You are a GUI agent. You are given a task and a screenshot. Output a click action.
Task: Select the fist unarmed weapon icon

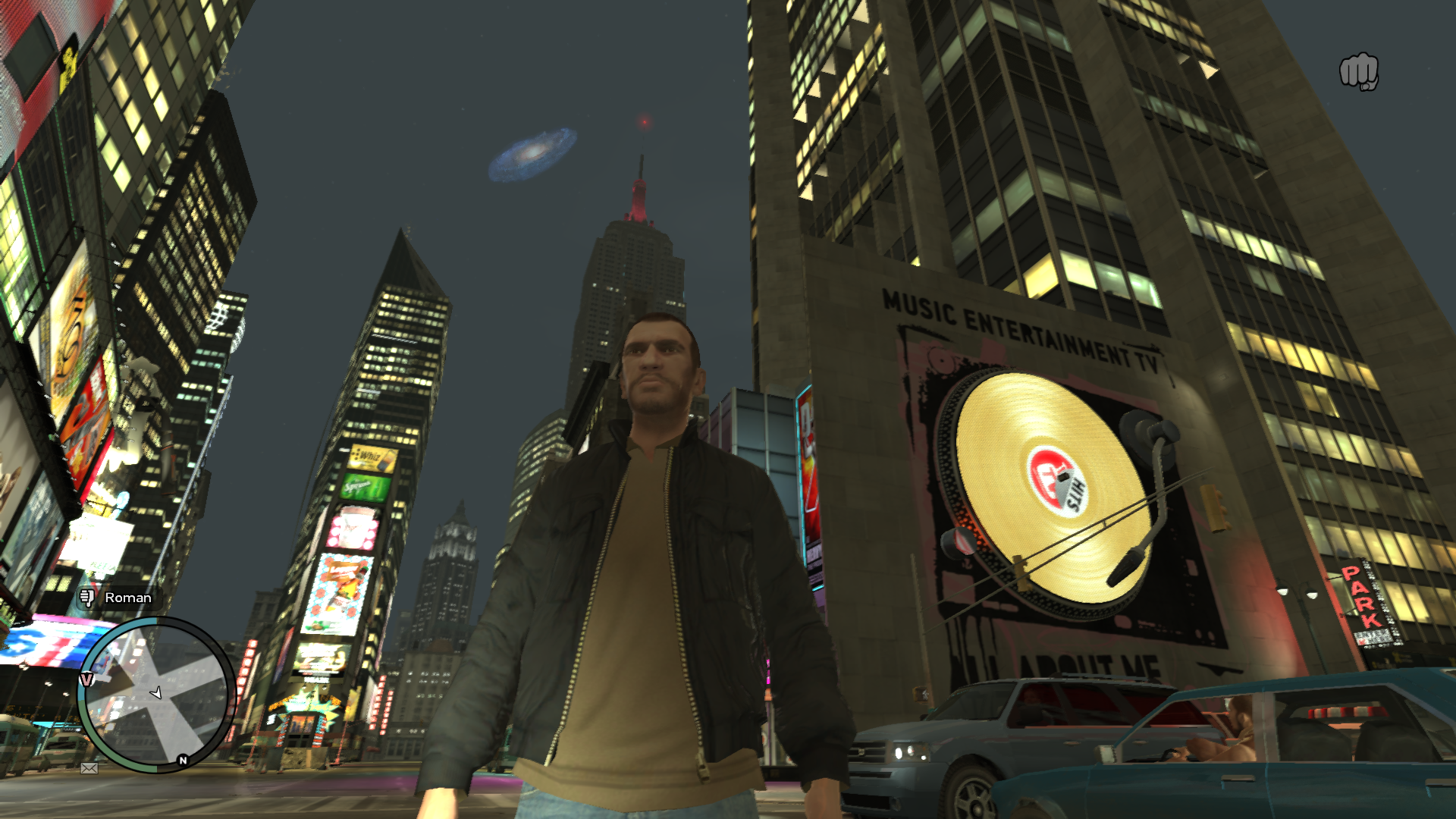[x=1358, y=73]
